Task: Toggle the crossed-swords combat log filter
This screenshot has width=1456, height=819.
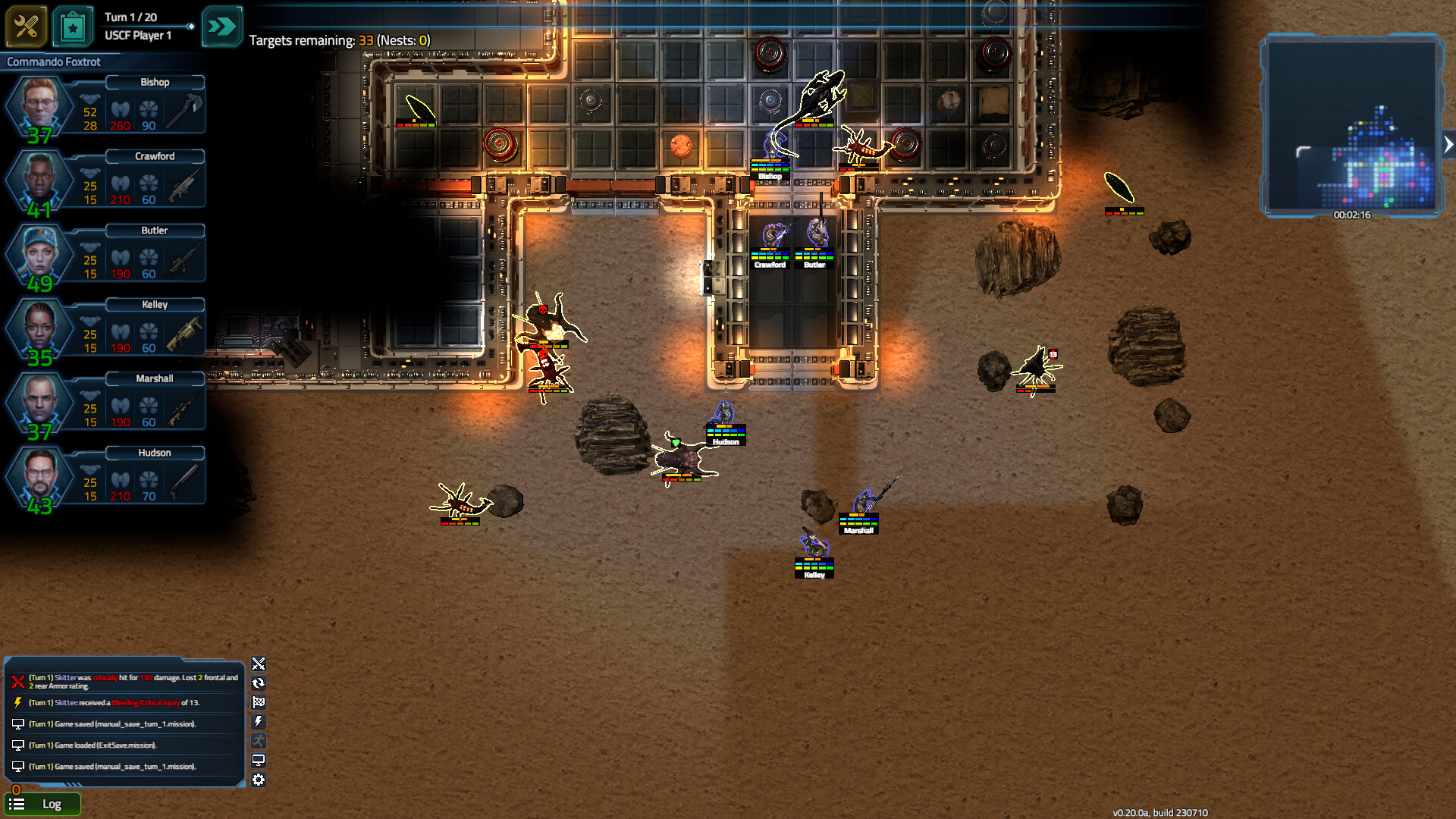Action: tap(259, 664)
